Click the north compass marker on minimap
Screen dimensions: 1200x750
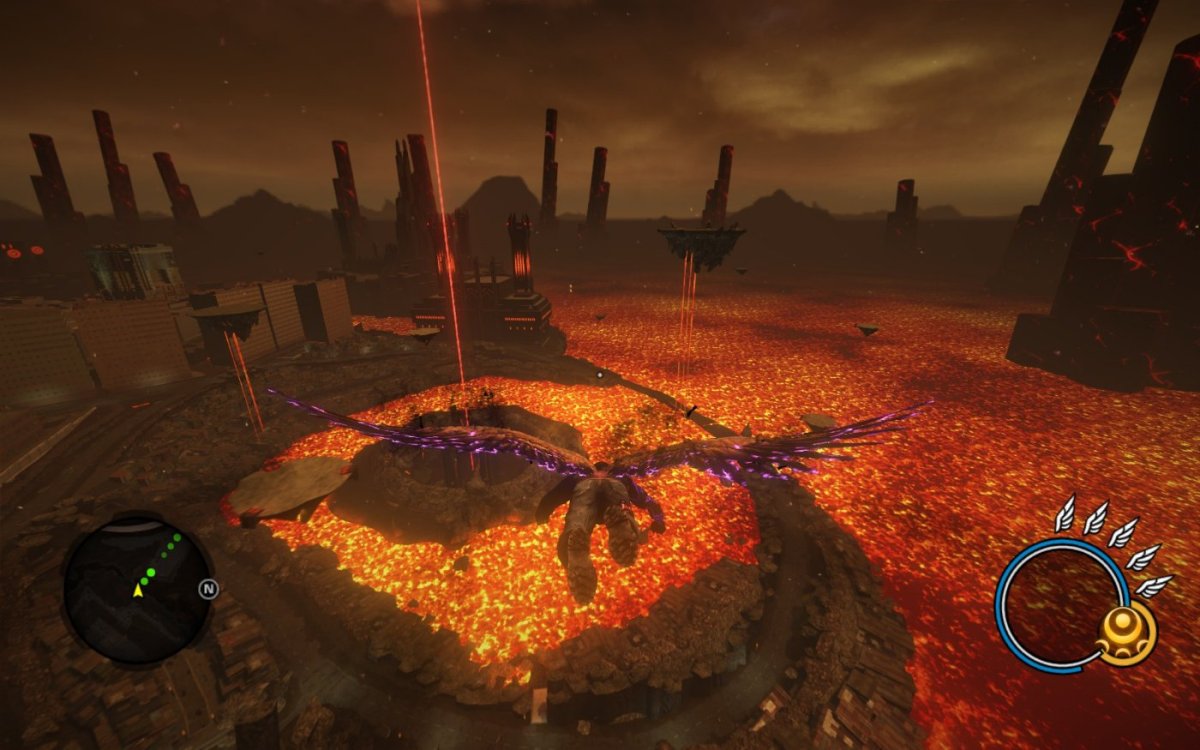[x=208, y=589]
